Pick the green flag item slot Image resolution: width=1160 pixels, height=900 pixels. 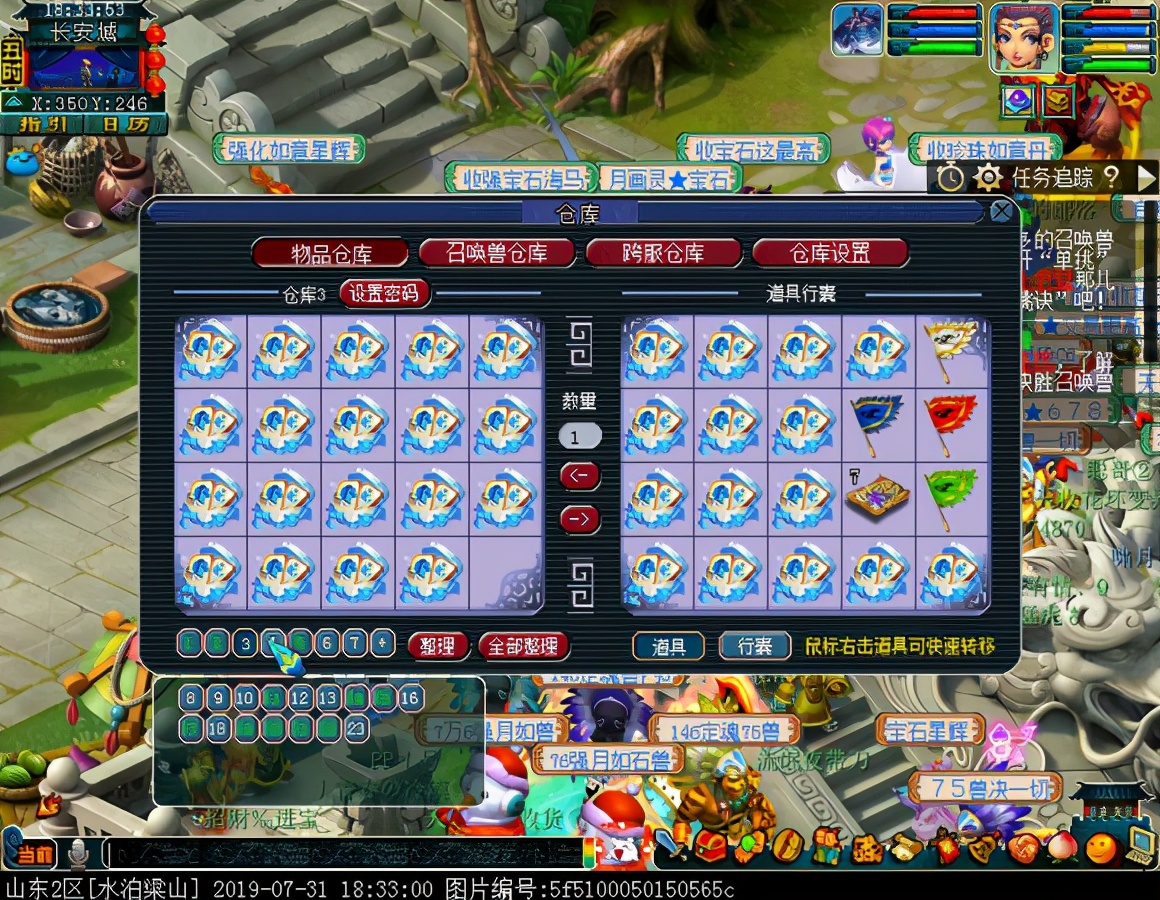(x=953, y=499)
